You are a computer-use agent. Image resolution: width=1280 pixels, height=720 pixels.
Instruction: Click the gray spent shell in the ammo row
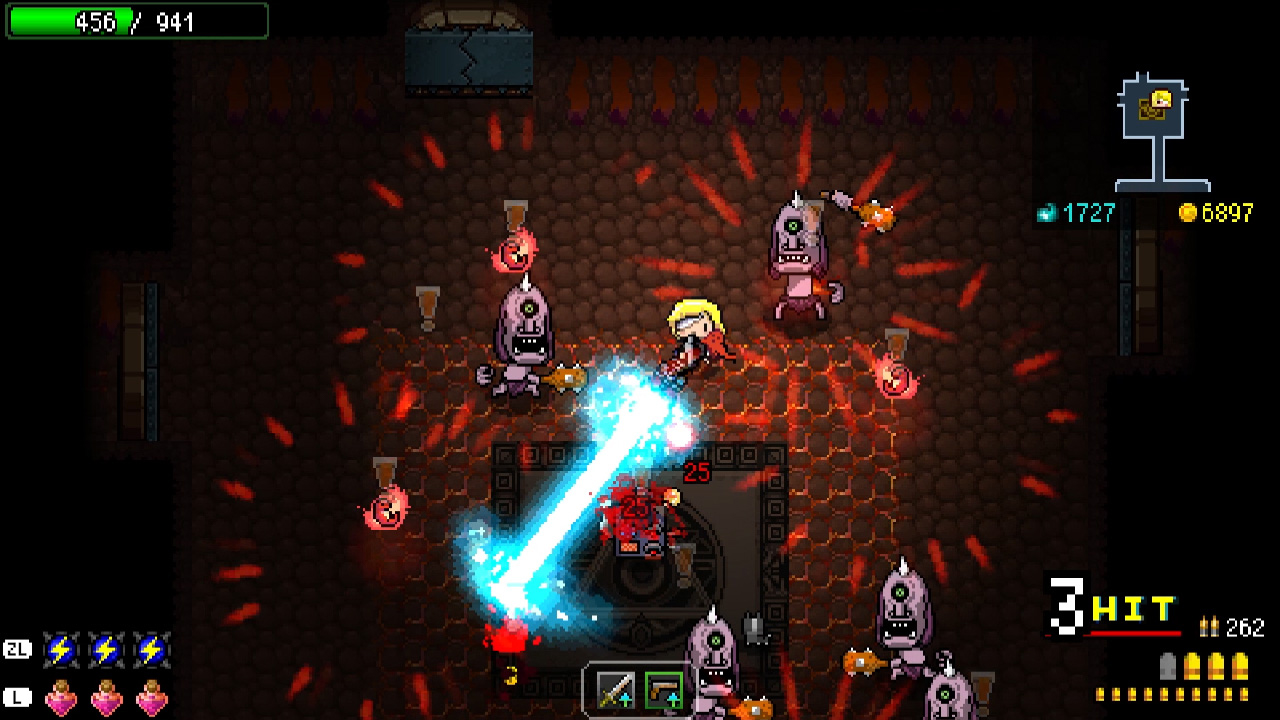1168,666
